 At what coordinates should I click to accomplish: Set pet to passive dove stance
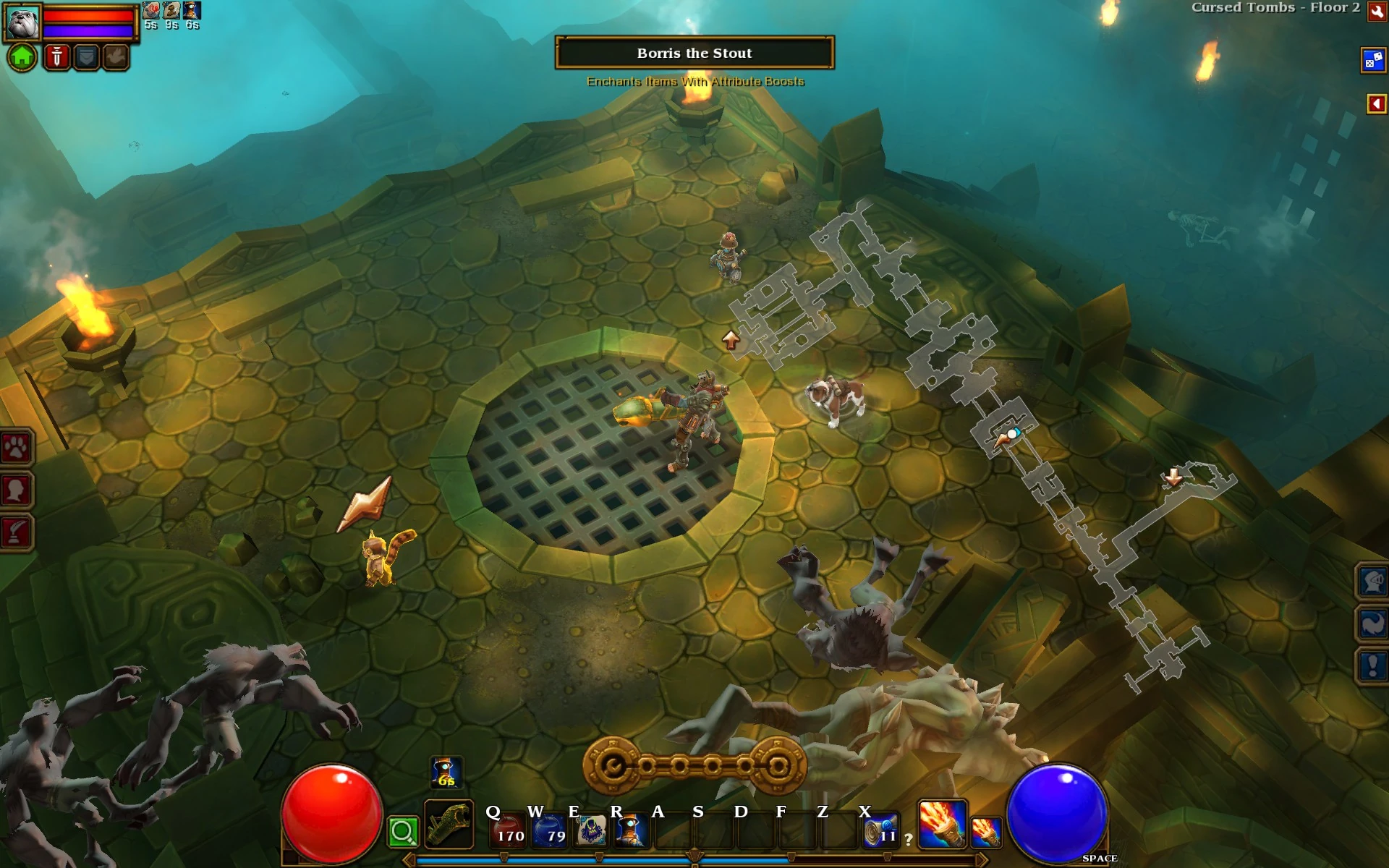pyautogui.click(x=115, y=56)
